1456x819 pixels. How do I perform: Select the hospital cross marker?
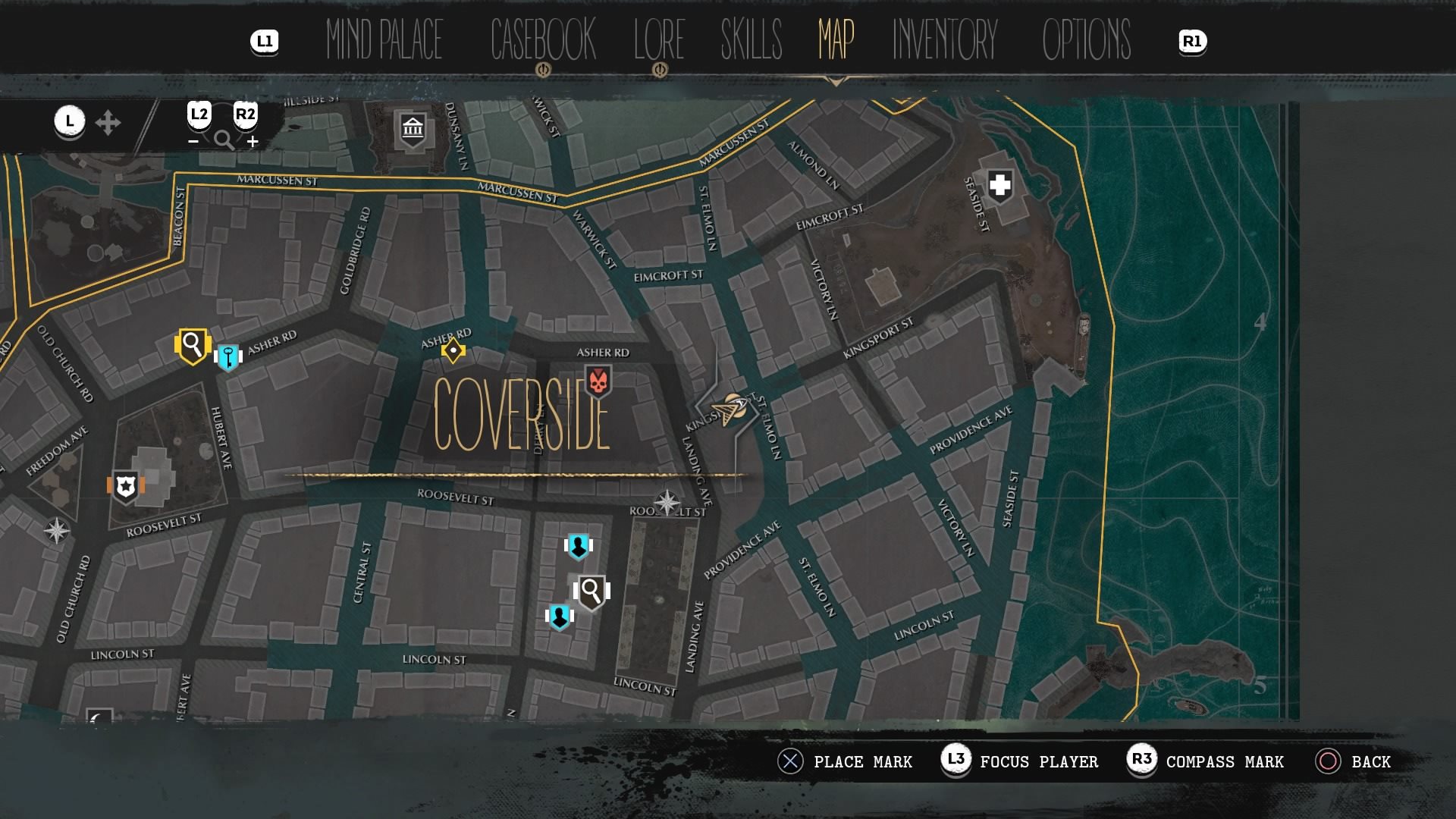(999, 185)
